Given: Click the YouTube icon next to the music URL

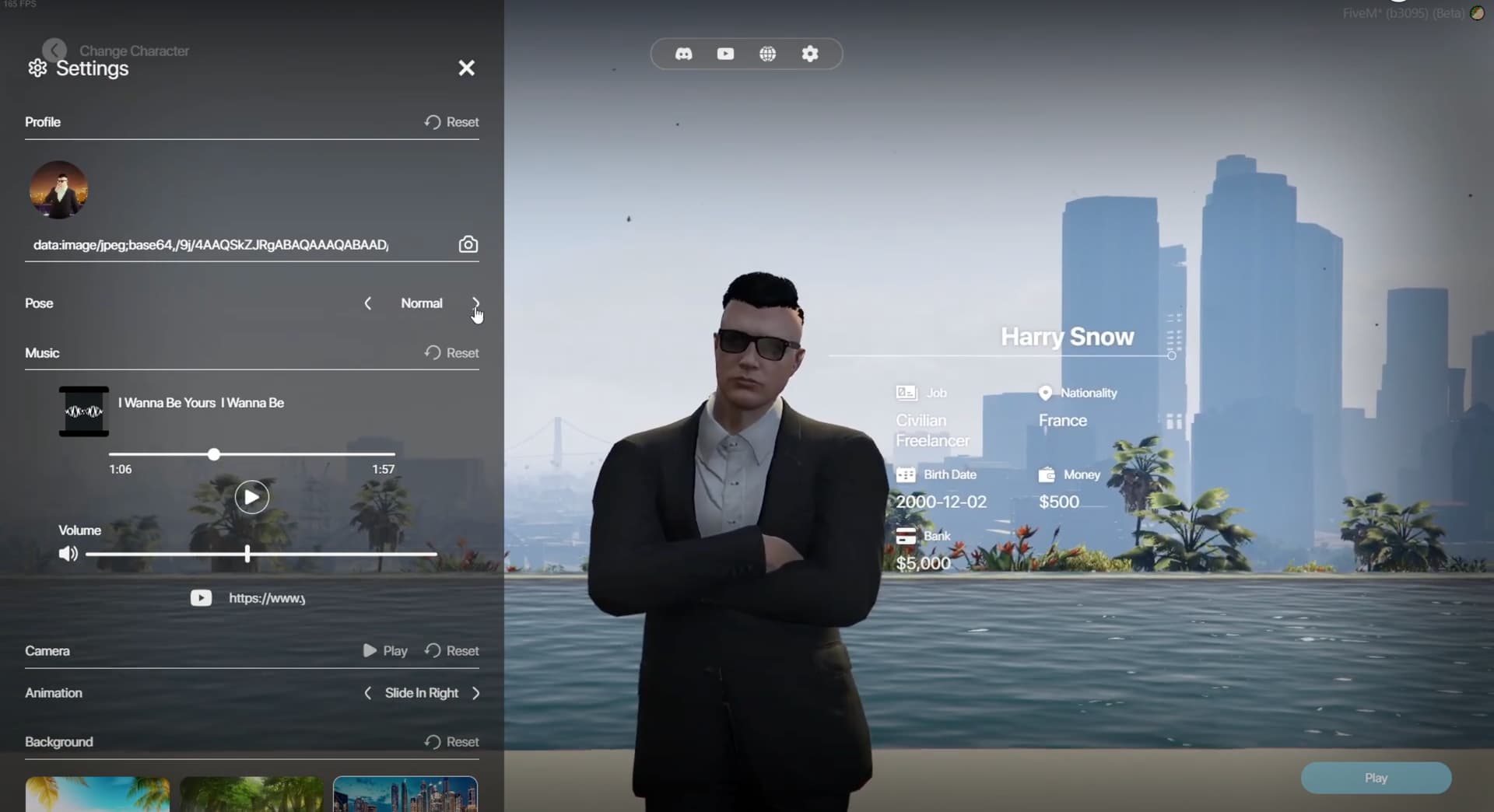Looking at the screenshot, I should (x=201, y=597).
